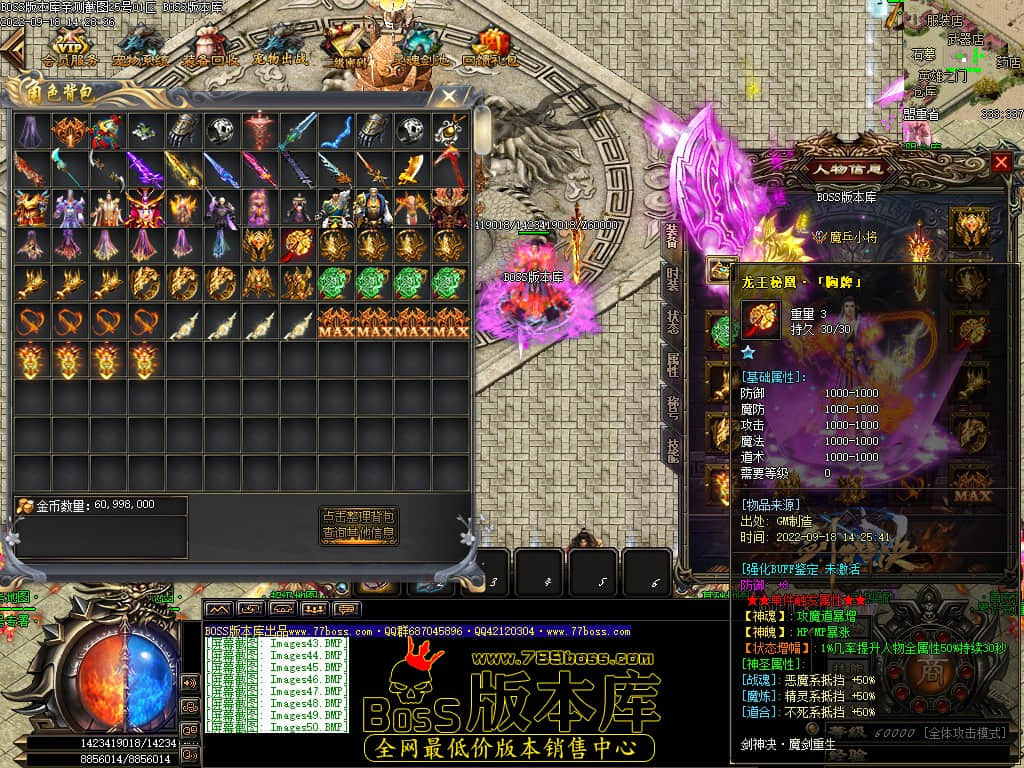Viewport: 1024px width, 768px height.
Task: Switch to the 状态 status tab
Action: click(673, 321)
